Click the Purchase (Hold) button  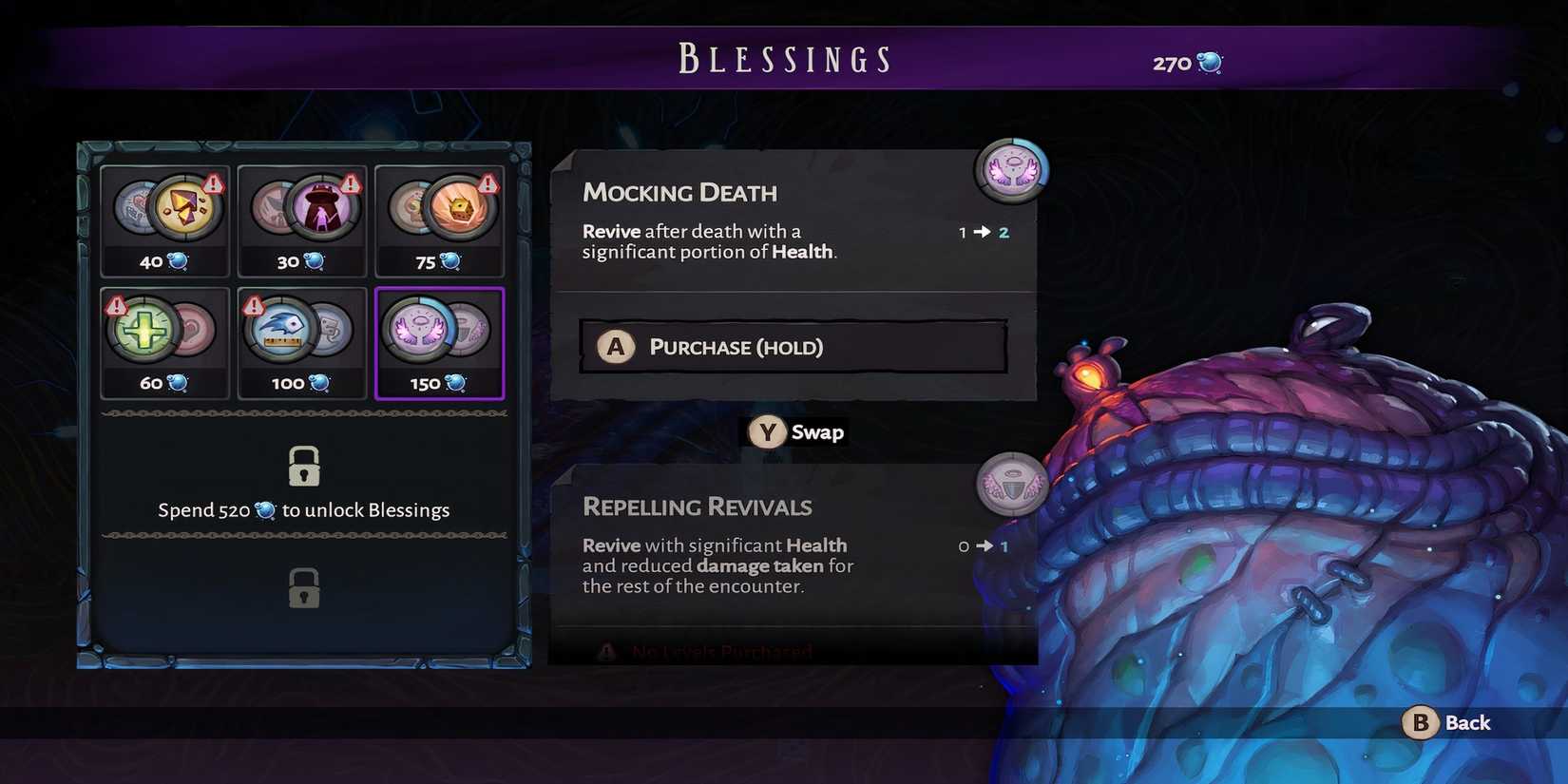(x=794, y=347)
